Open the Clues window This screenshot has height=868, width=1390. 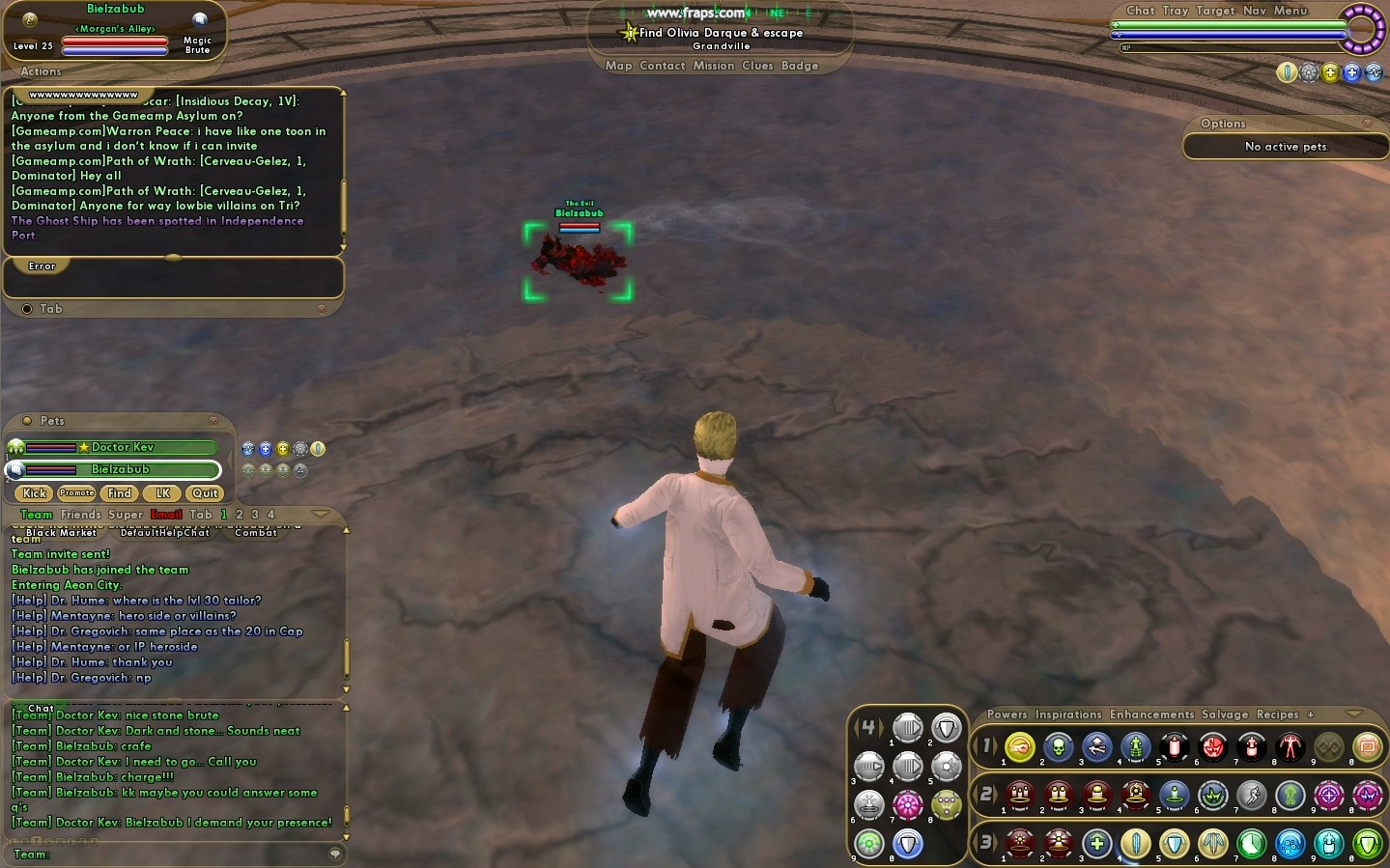(x=757, y=66)
